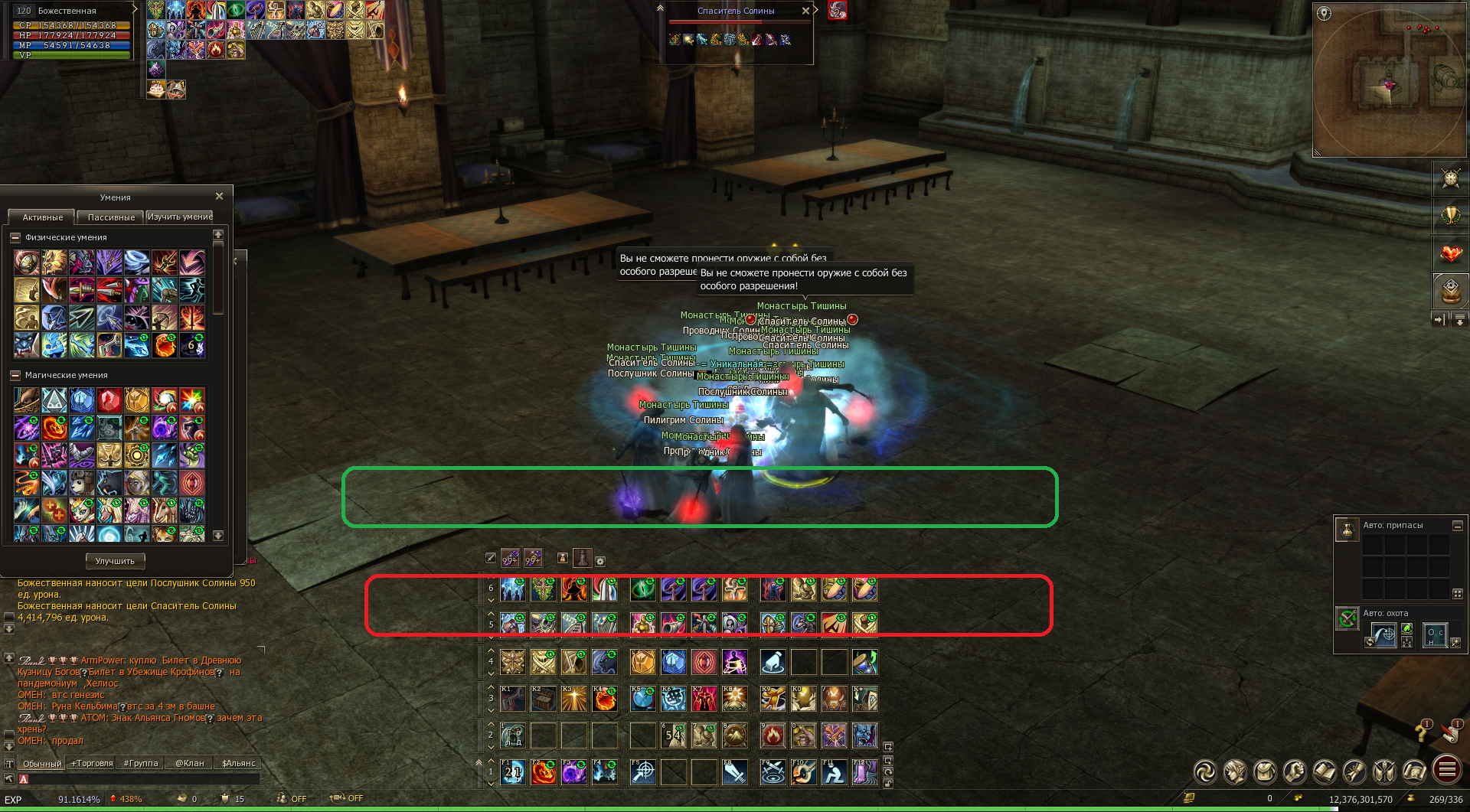Toggle the Авто: охота auto-hunt button

[x=1347, y=618]
